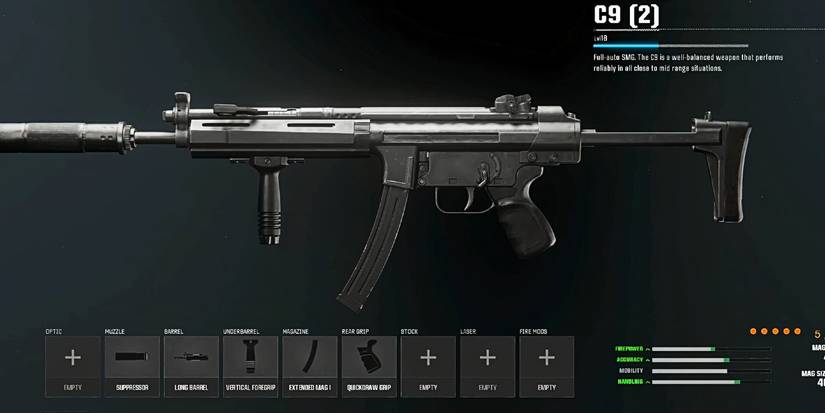
Task: Choose the empty Fire Mods slot
Action: 546,365
